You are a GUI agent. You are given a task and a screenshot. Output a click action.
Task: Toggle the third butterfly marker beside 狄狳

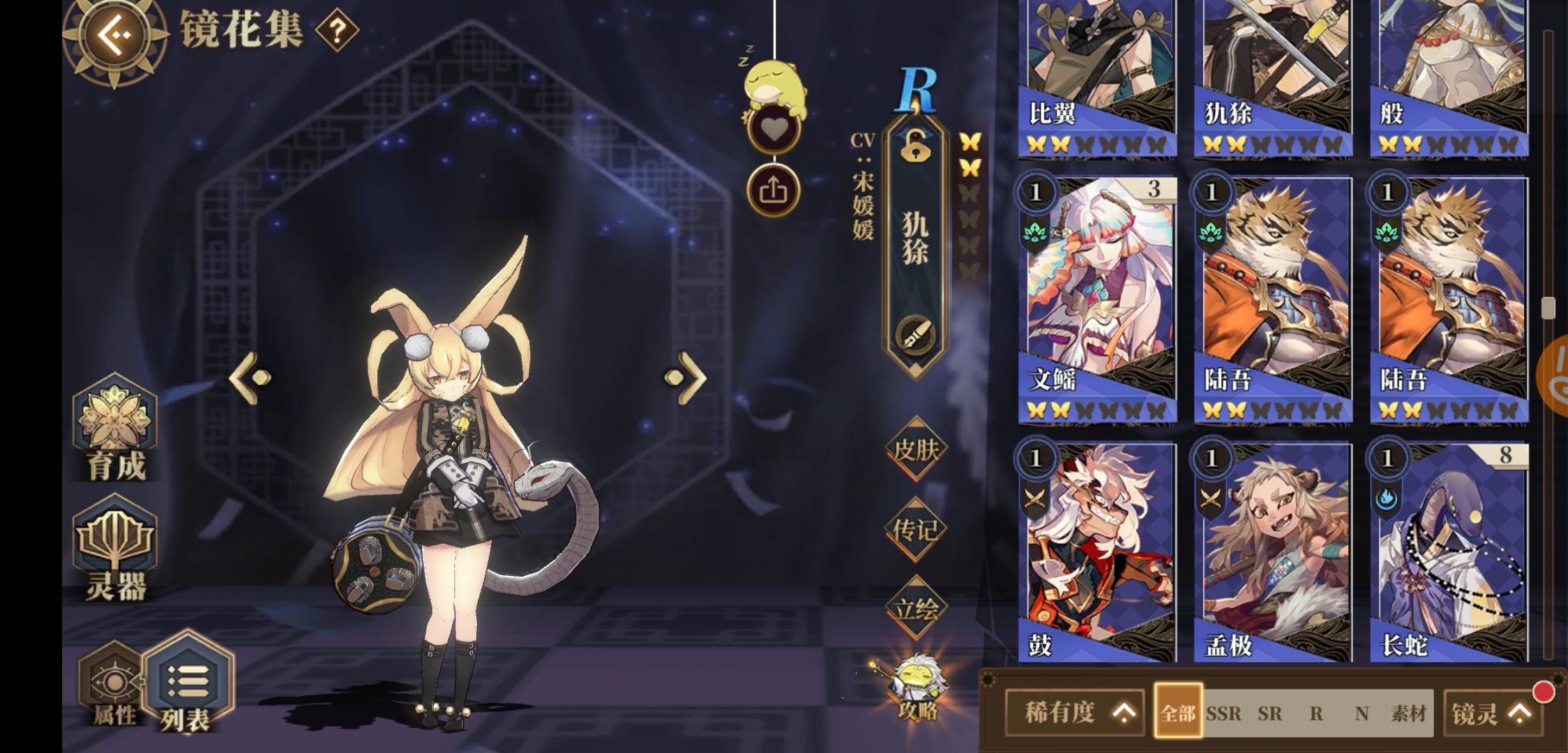tap(970, 193)
